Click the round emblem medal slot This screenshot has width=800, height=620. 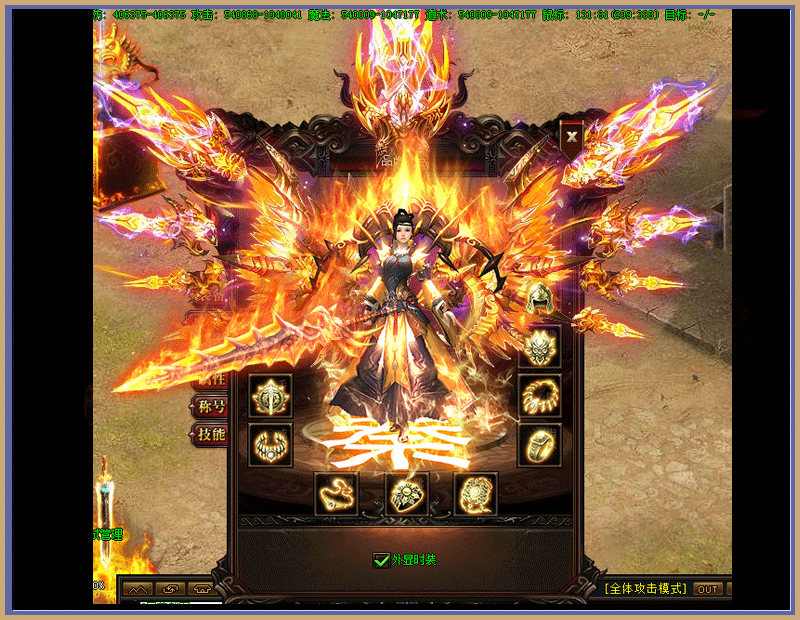[x=270, y=397]
